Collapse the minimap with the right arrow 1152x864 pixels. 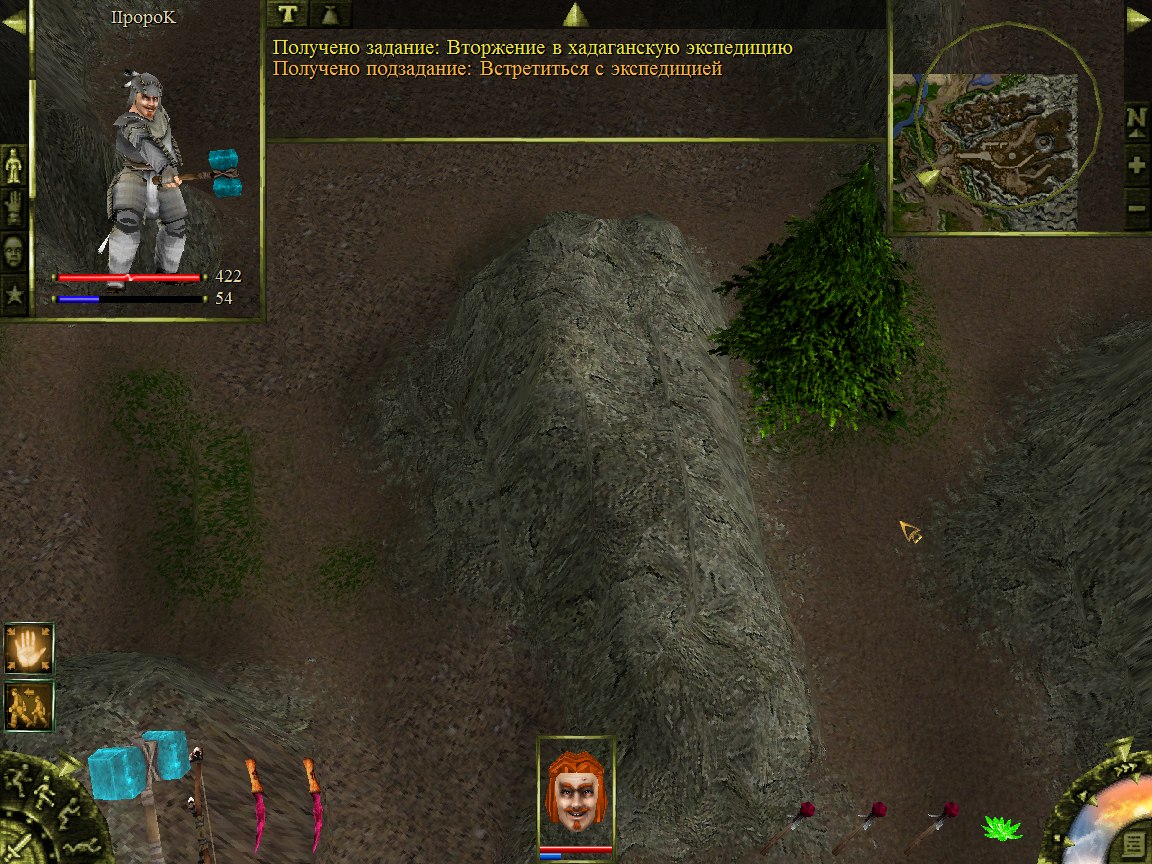click(1137, 20)
